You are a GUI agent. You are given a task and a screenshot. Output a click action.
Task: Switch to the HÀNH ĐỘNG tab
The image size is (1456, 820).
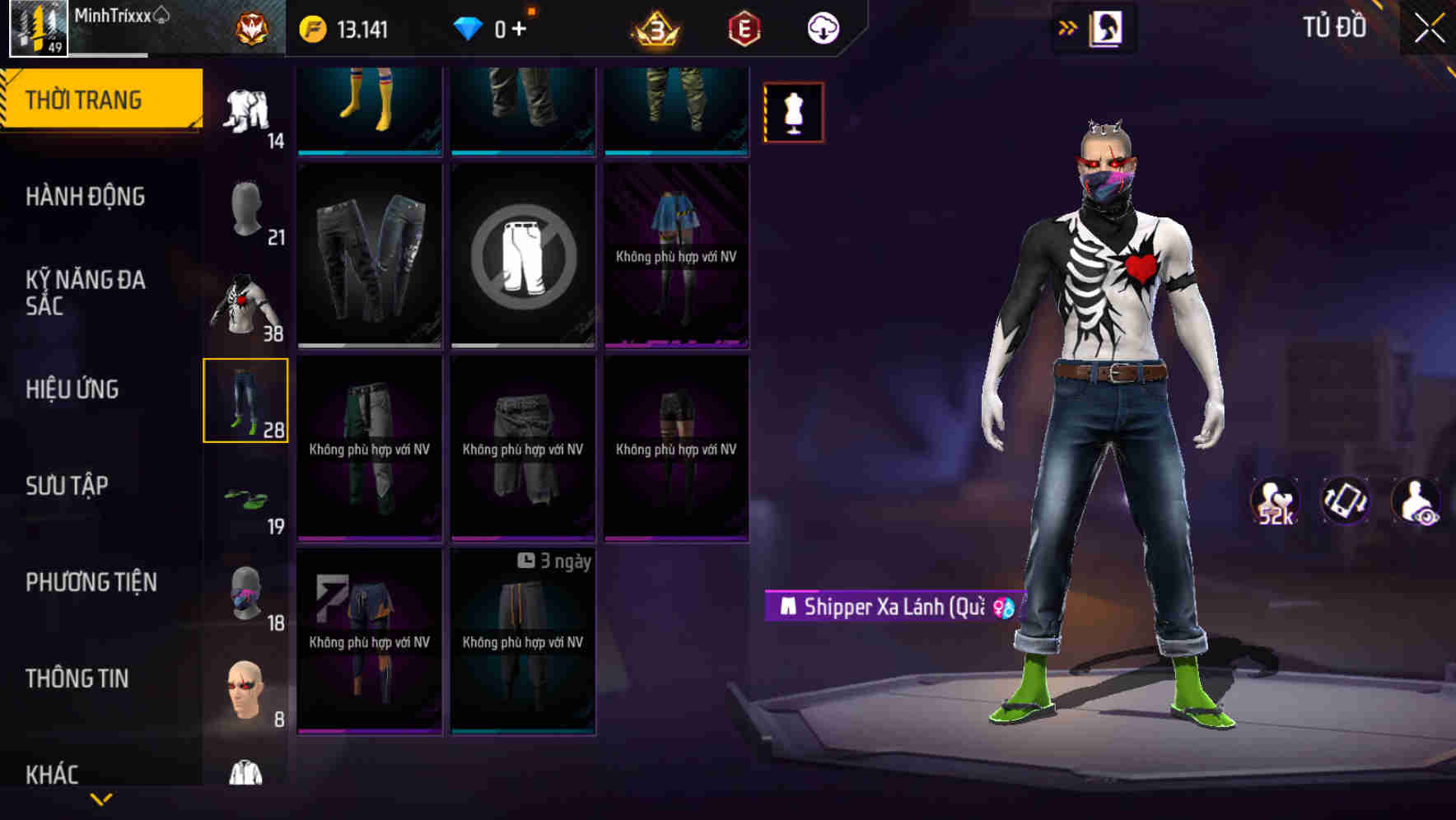click(x=85, y=197)
